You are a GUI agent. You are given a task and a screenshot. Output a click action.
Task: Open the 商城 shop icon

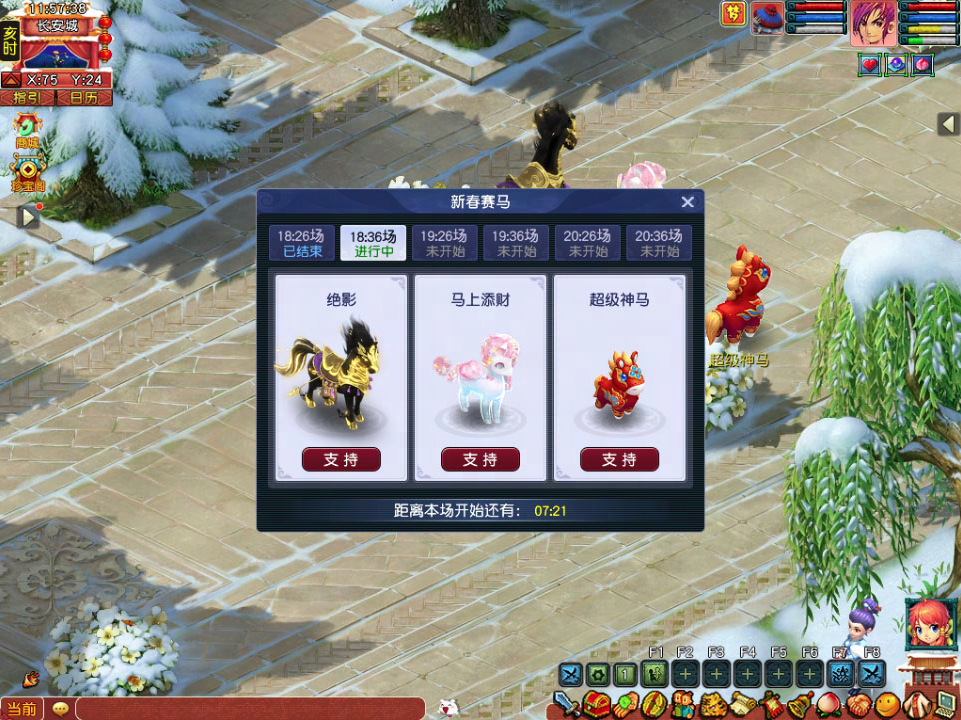click(x=27, y=128)
